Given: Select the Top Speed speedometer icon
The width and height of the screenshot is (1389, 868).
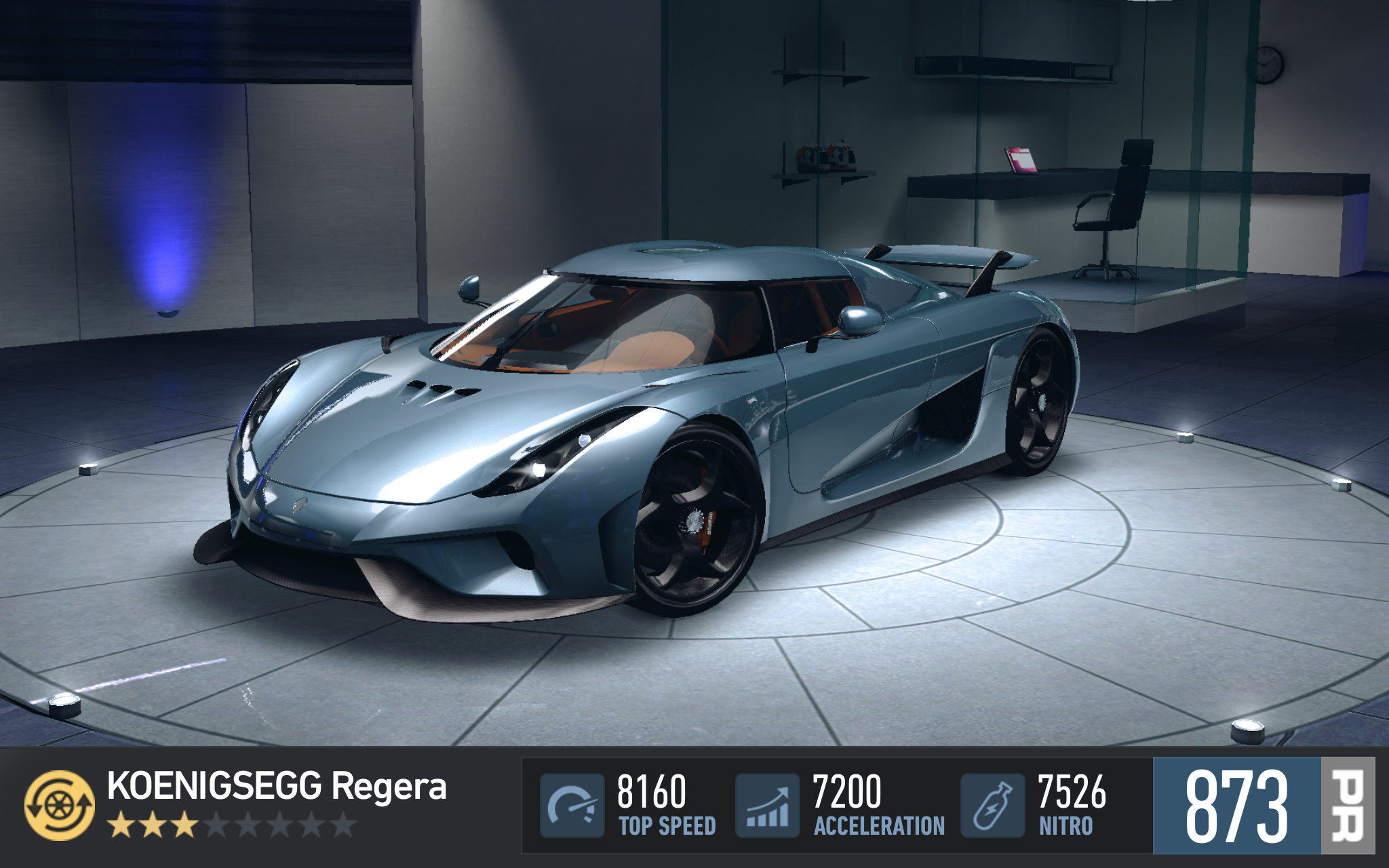Looking at the screenshot, I should point(572,806).
